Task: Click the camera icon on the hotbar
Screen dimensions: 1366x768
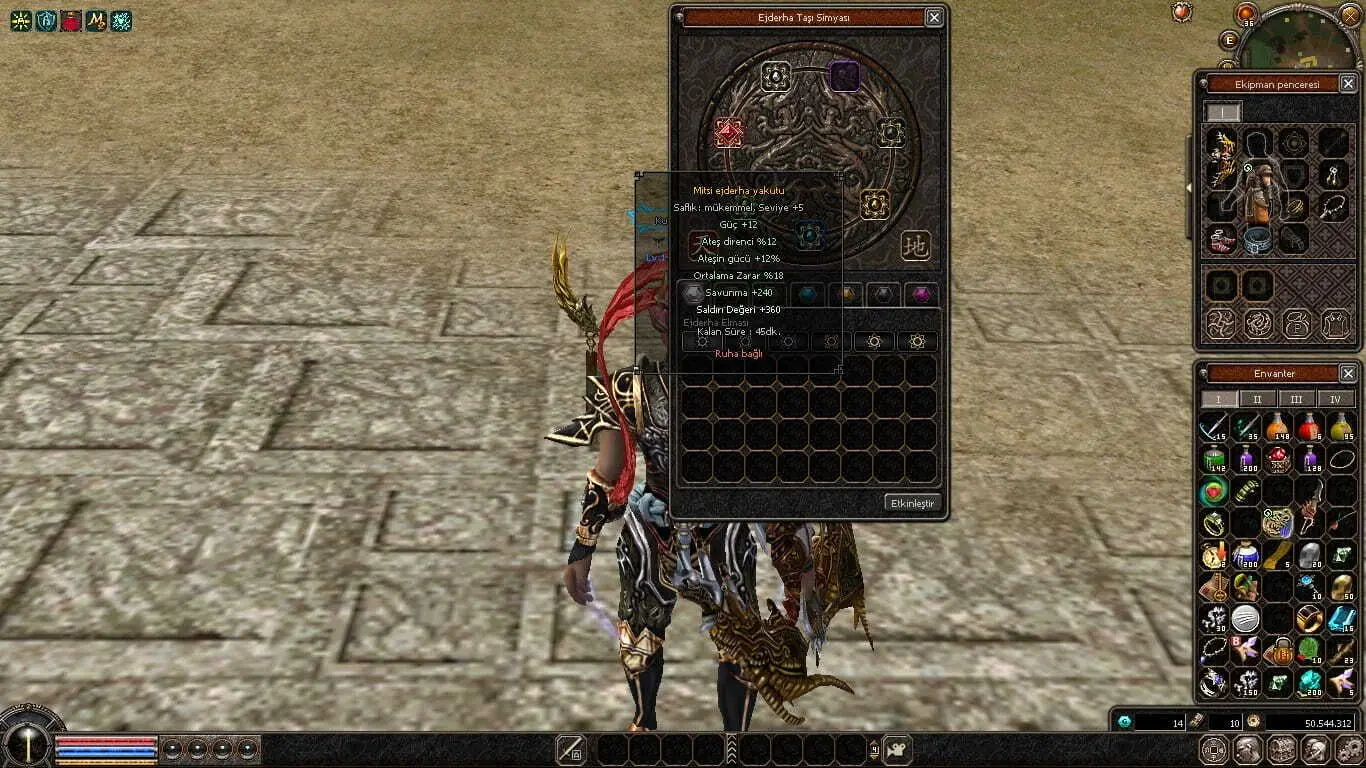Action: click(x=897, y=749)
